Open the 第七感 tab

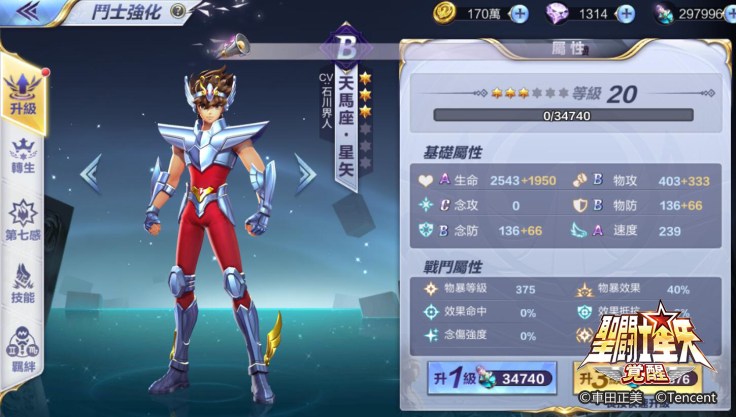tap(23, 220)
